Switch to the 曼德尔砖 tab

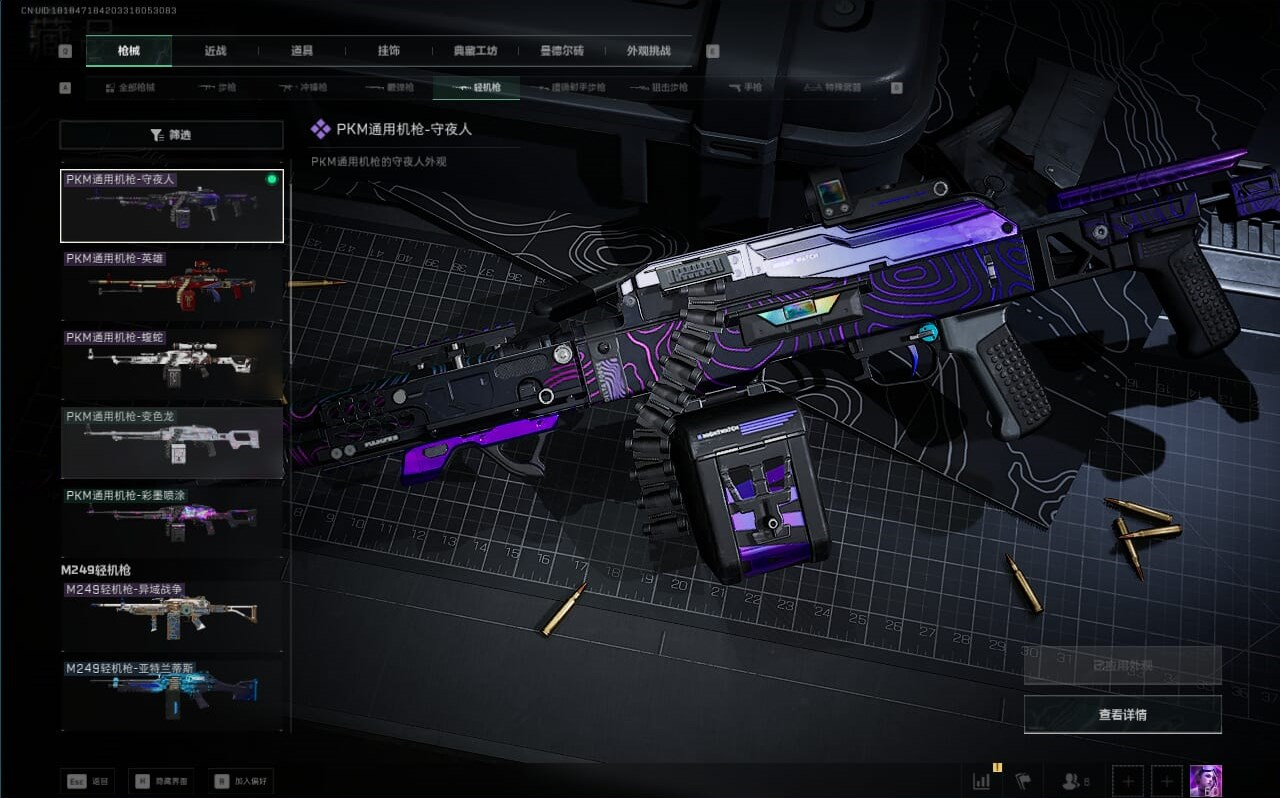pos(562,51)
